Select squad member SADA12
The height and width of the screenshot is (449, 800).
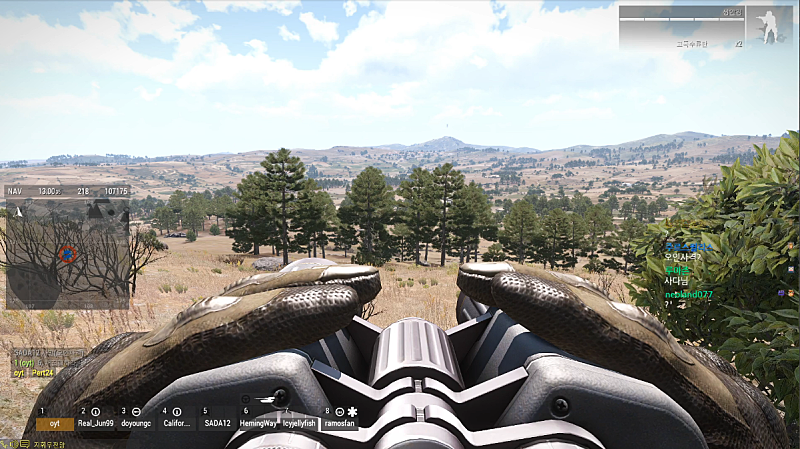(x=218, y=423)
